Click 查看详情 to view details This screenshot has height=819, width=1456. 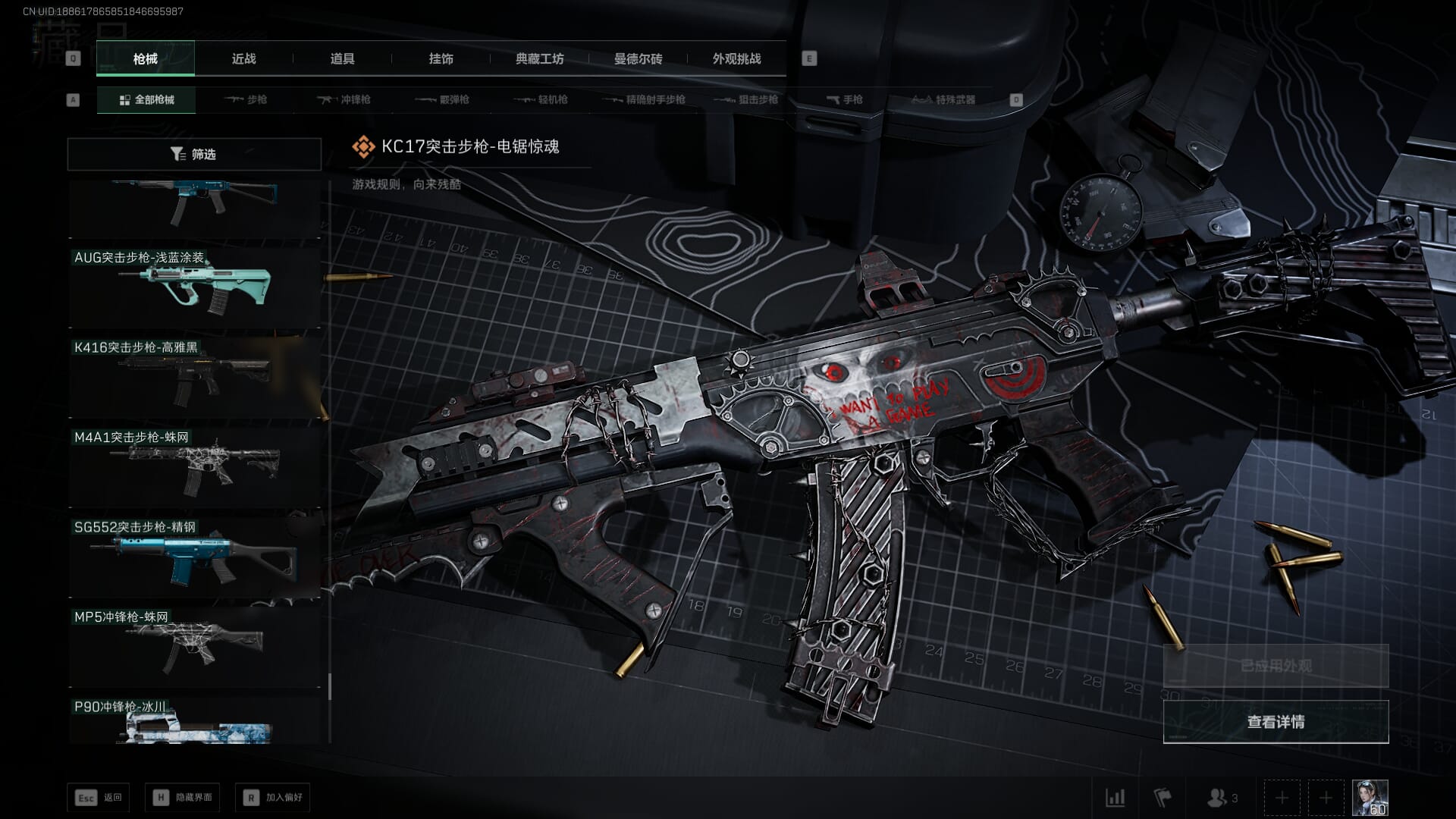[1276, 722]
